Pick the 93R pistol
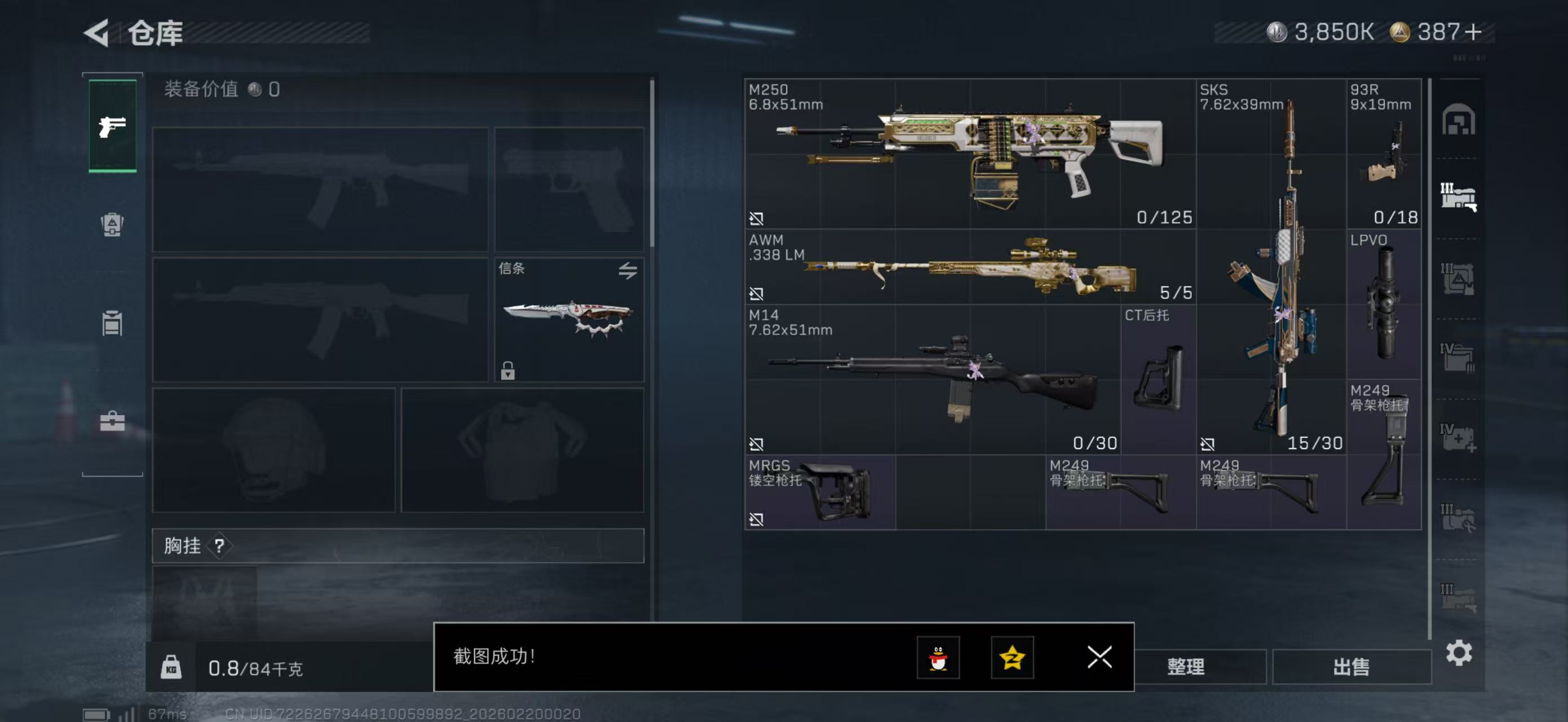This screenshot has width=1568, height=722. (x=1384, y=153)
